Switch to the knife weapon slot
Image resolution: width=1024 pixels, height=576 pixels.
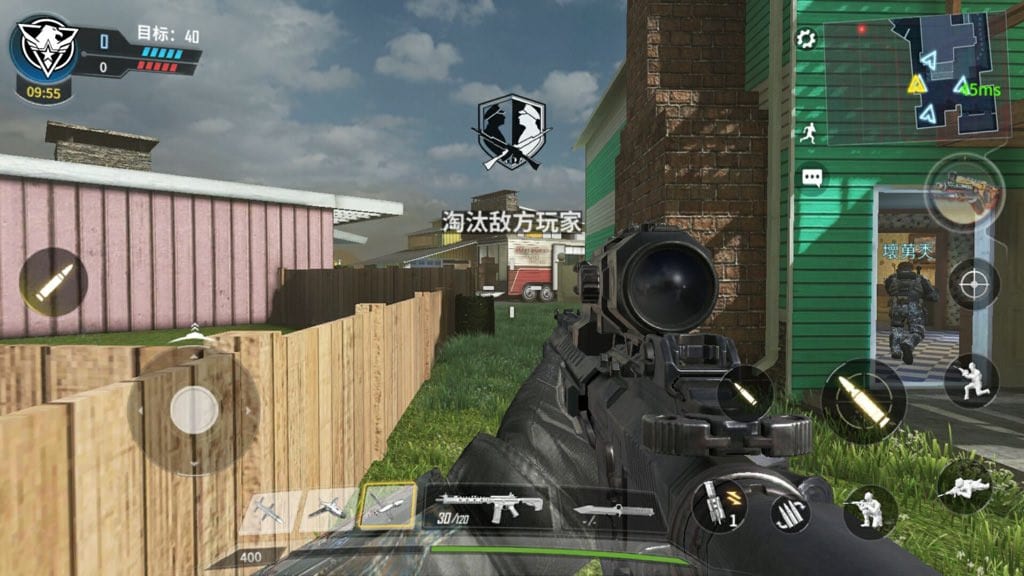[614, 510]
